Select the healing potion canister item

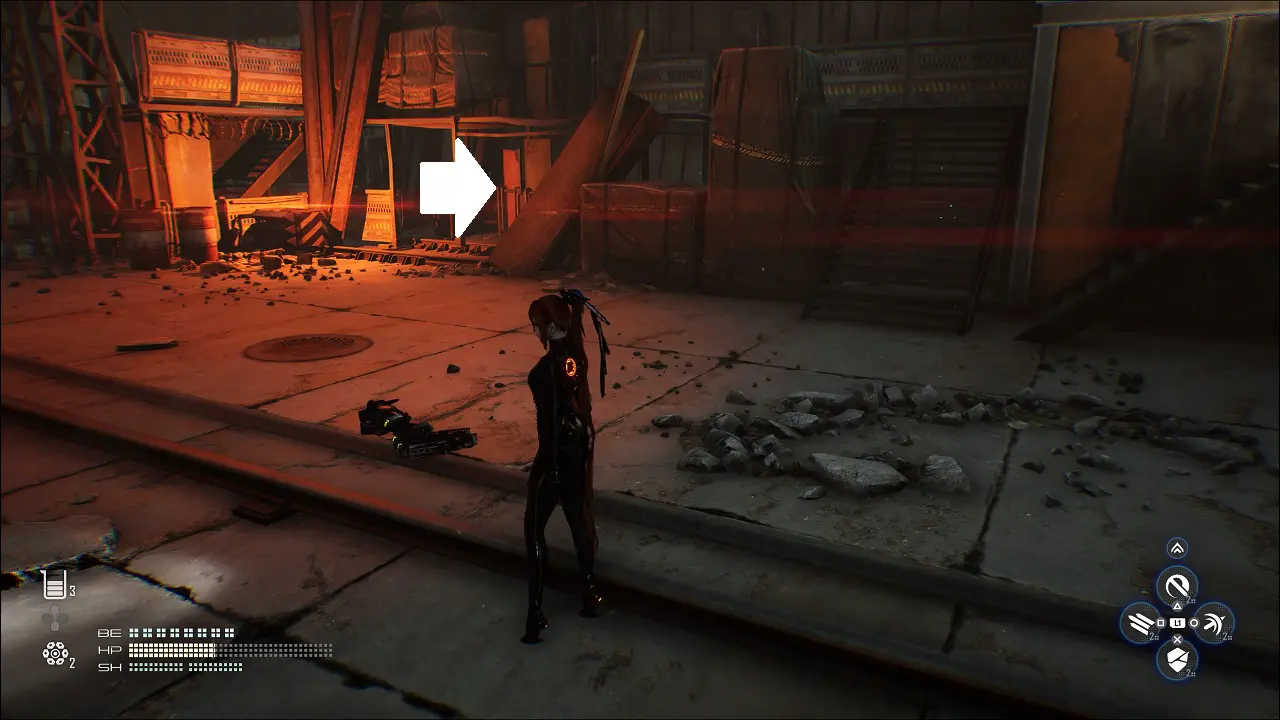point(54,585)
